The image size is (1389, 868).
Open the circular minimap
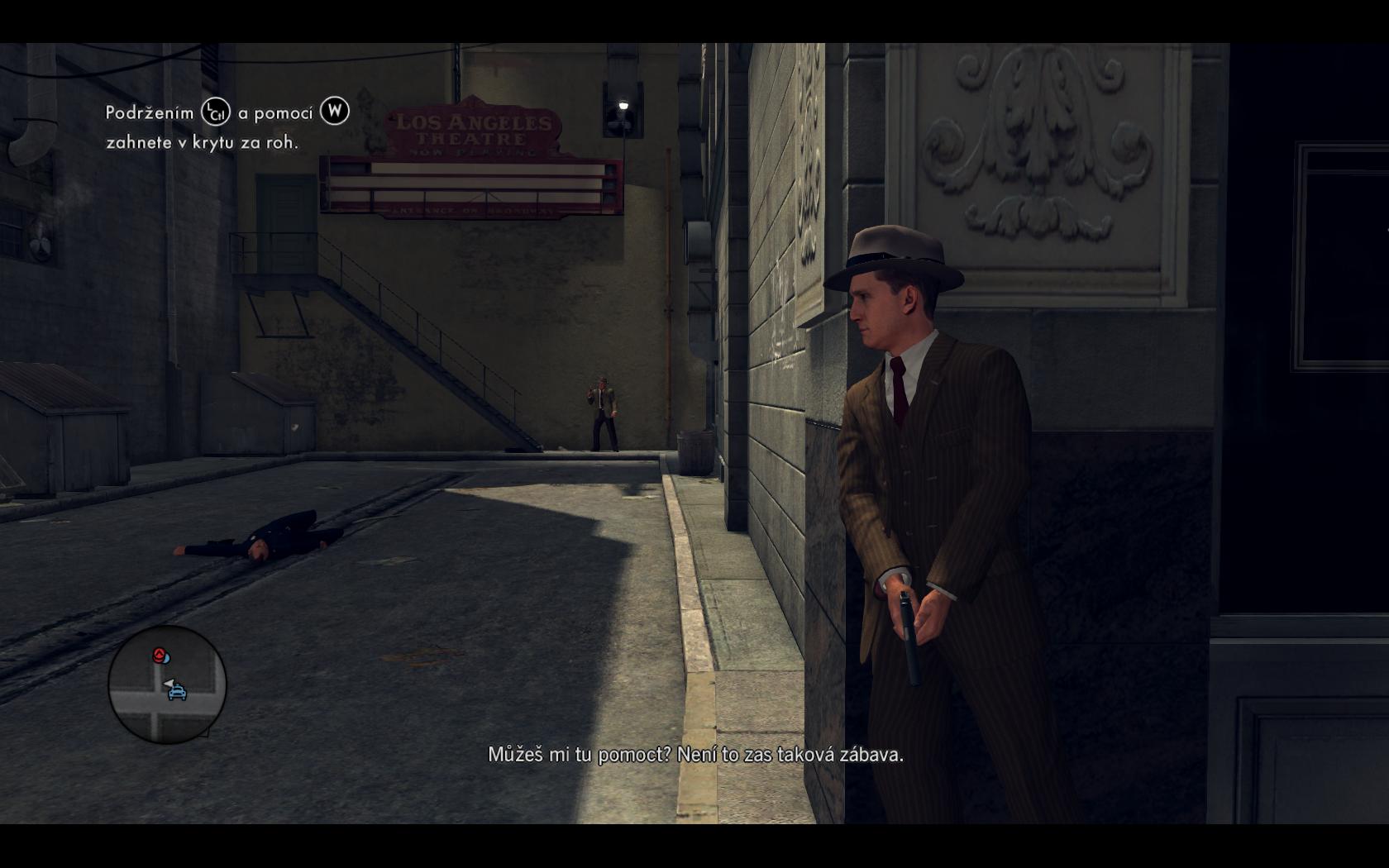click(x=167, y=684)
